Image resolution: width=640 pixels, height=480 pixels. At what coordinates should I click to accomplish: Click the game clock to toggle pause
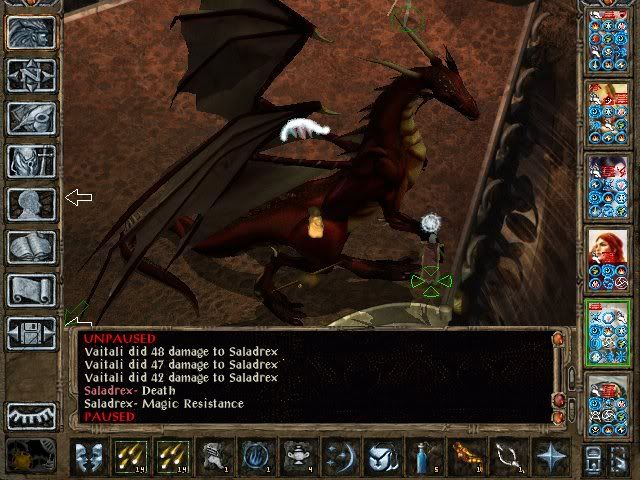[x=31, y=455]
